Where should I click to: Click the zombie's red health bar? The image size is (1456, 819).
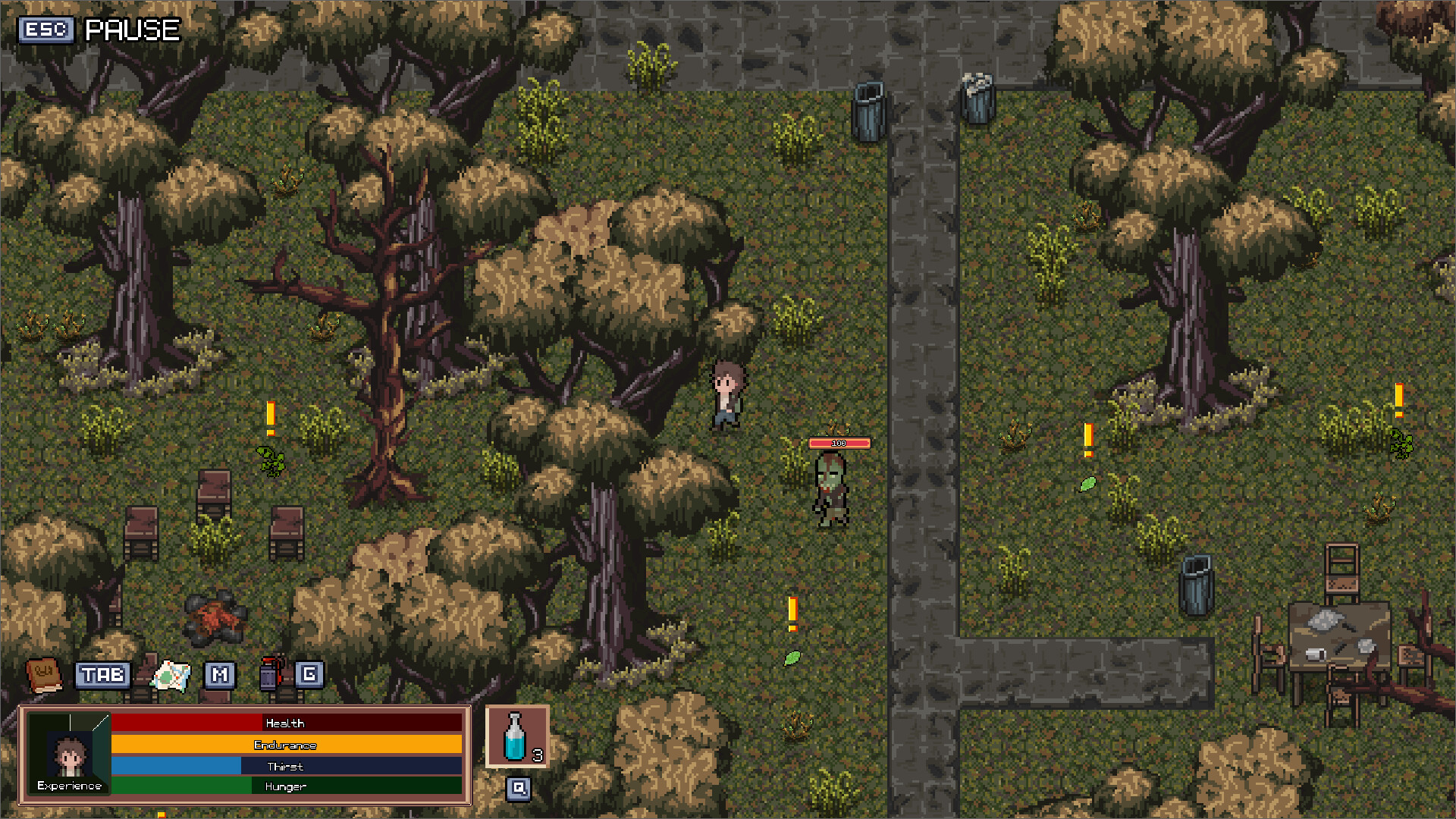tap(839, 443)
